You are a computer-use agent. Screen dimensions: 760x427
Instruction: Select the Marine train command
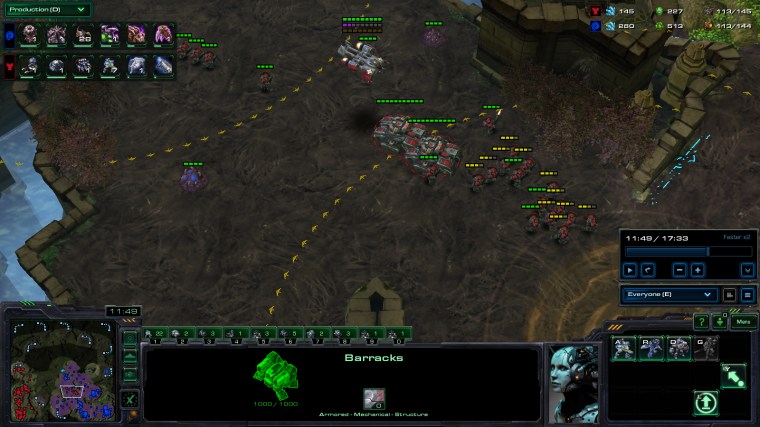(x=623, y=347)
